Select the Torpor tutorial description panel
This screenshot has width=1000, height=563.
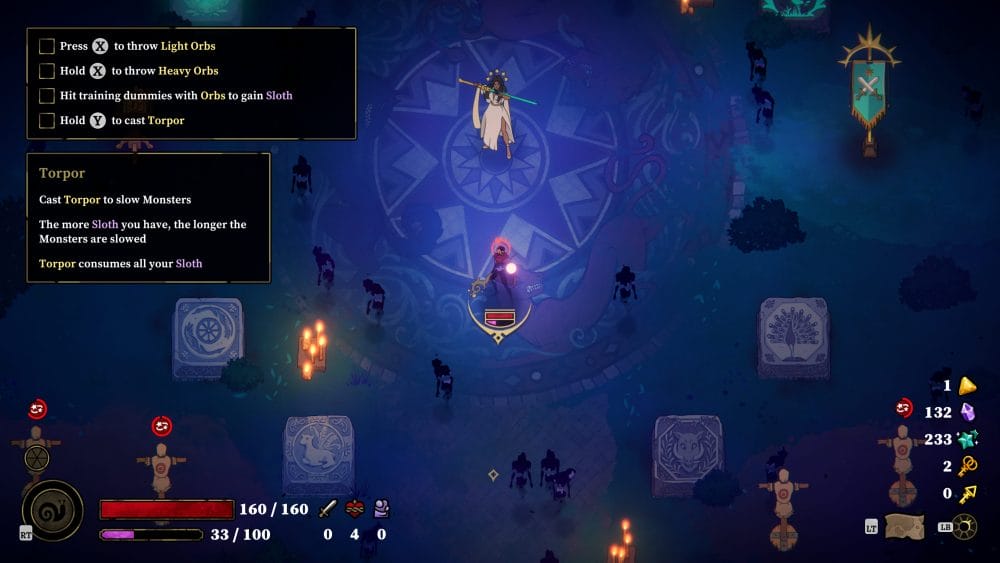coord(148,217)
